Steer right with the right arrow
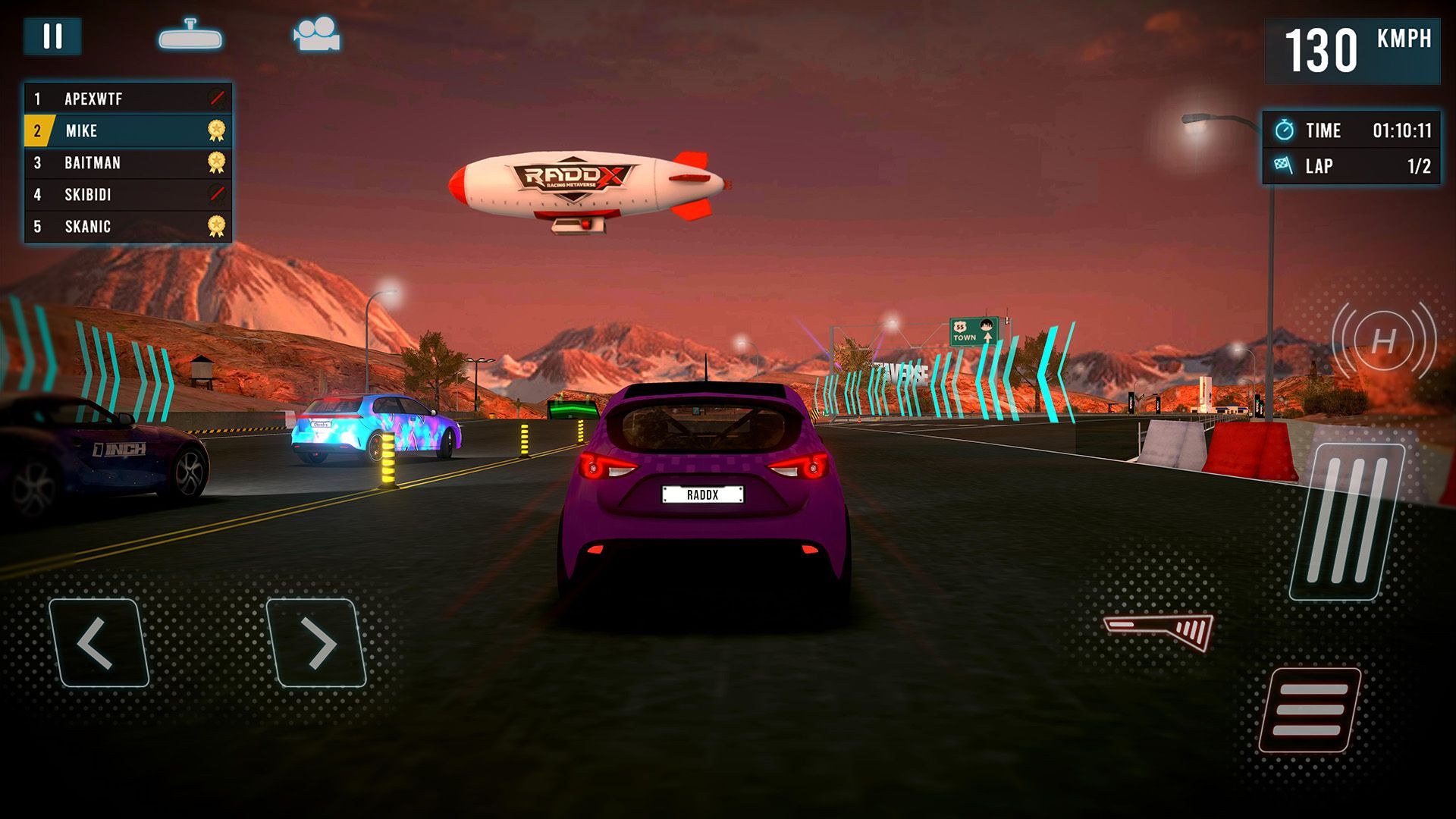Screen dimensions: 1456x819 point(316,643)
